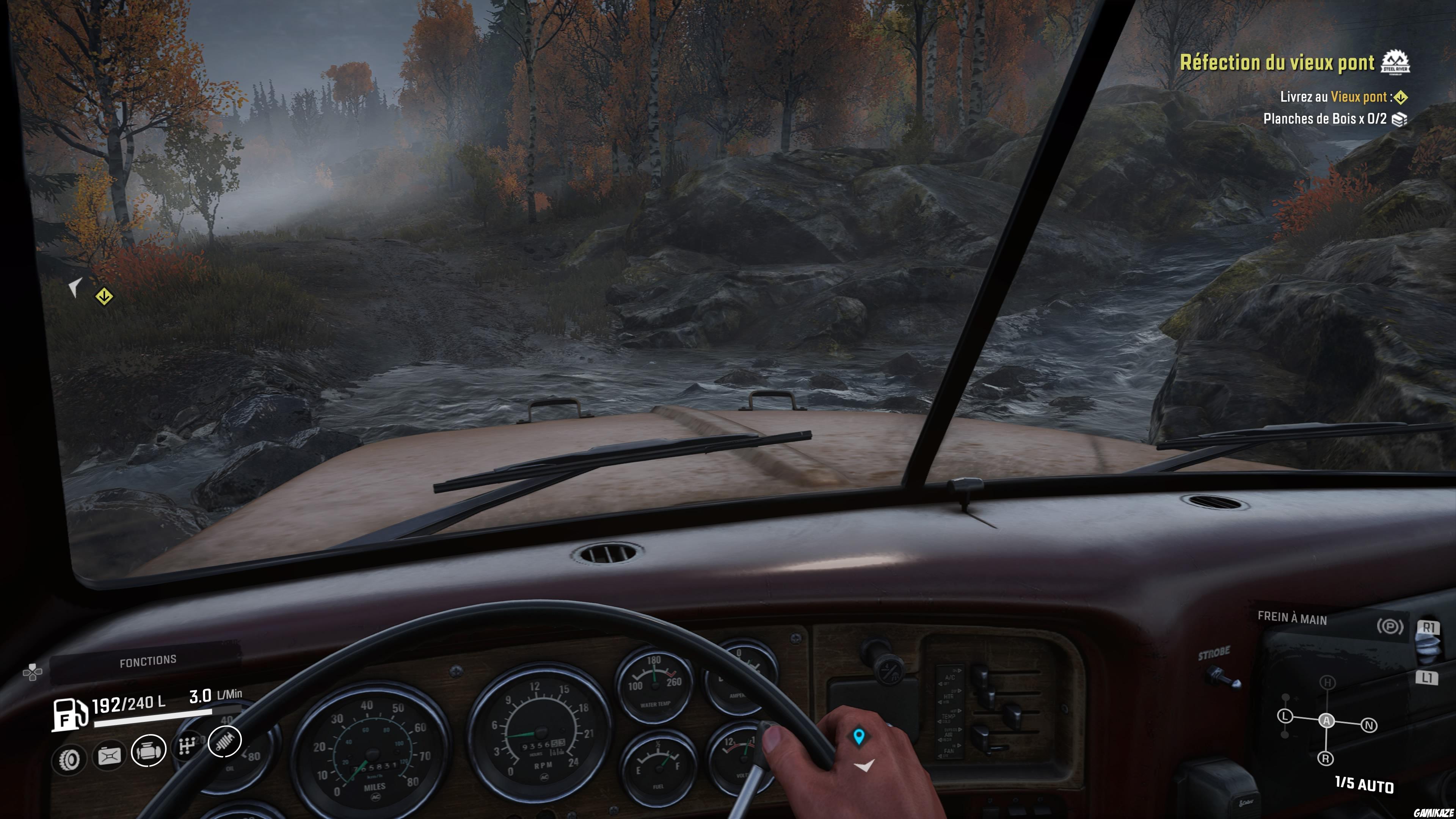Viewport: 1456px width, 819px height.
Task: Select the gearbox differential icon
Action: pos(187,747)
